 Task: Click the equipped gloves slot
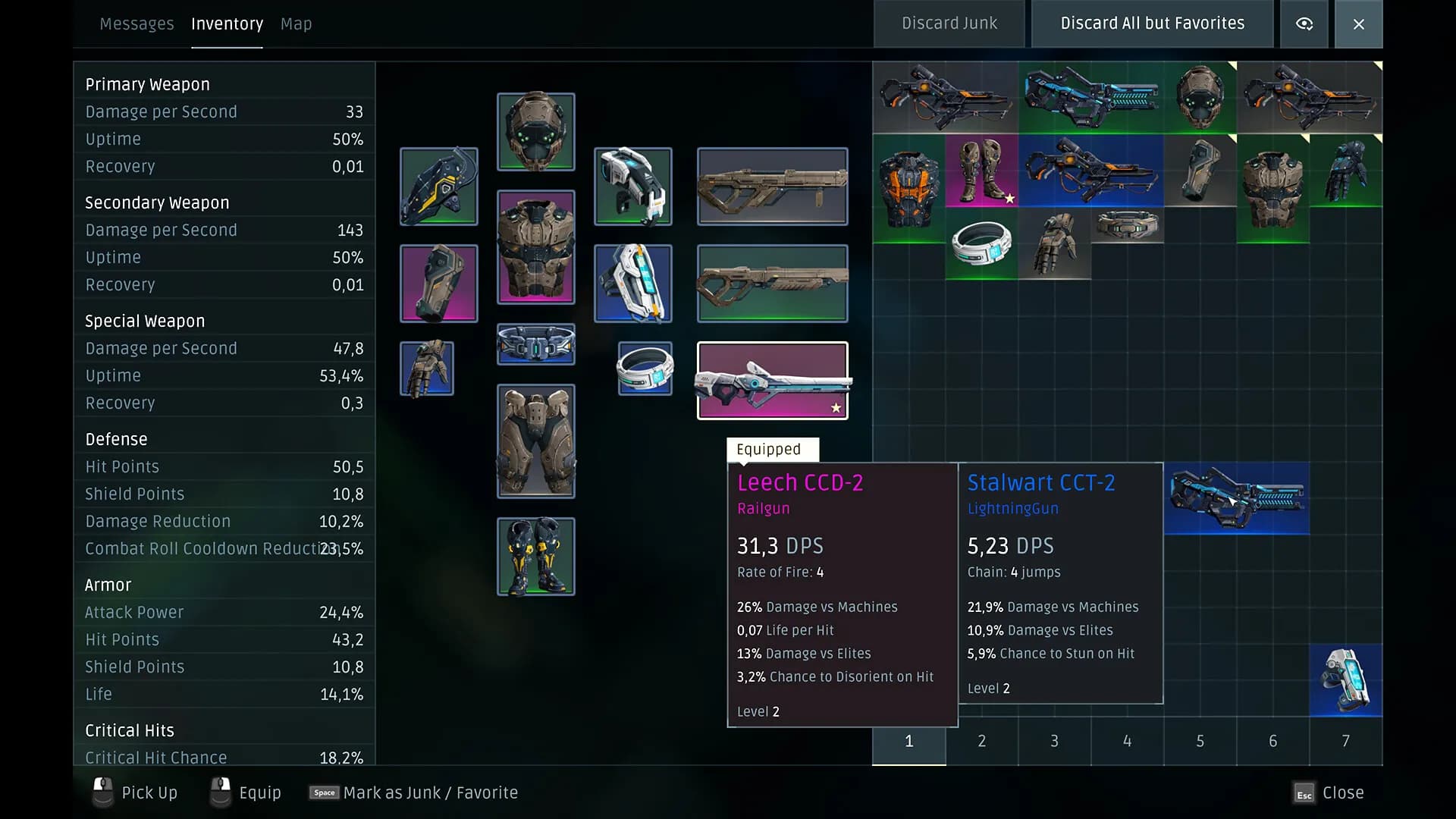[x=427, y=368]
